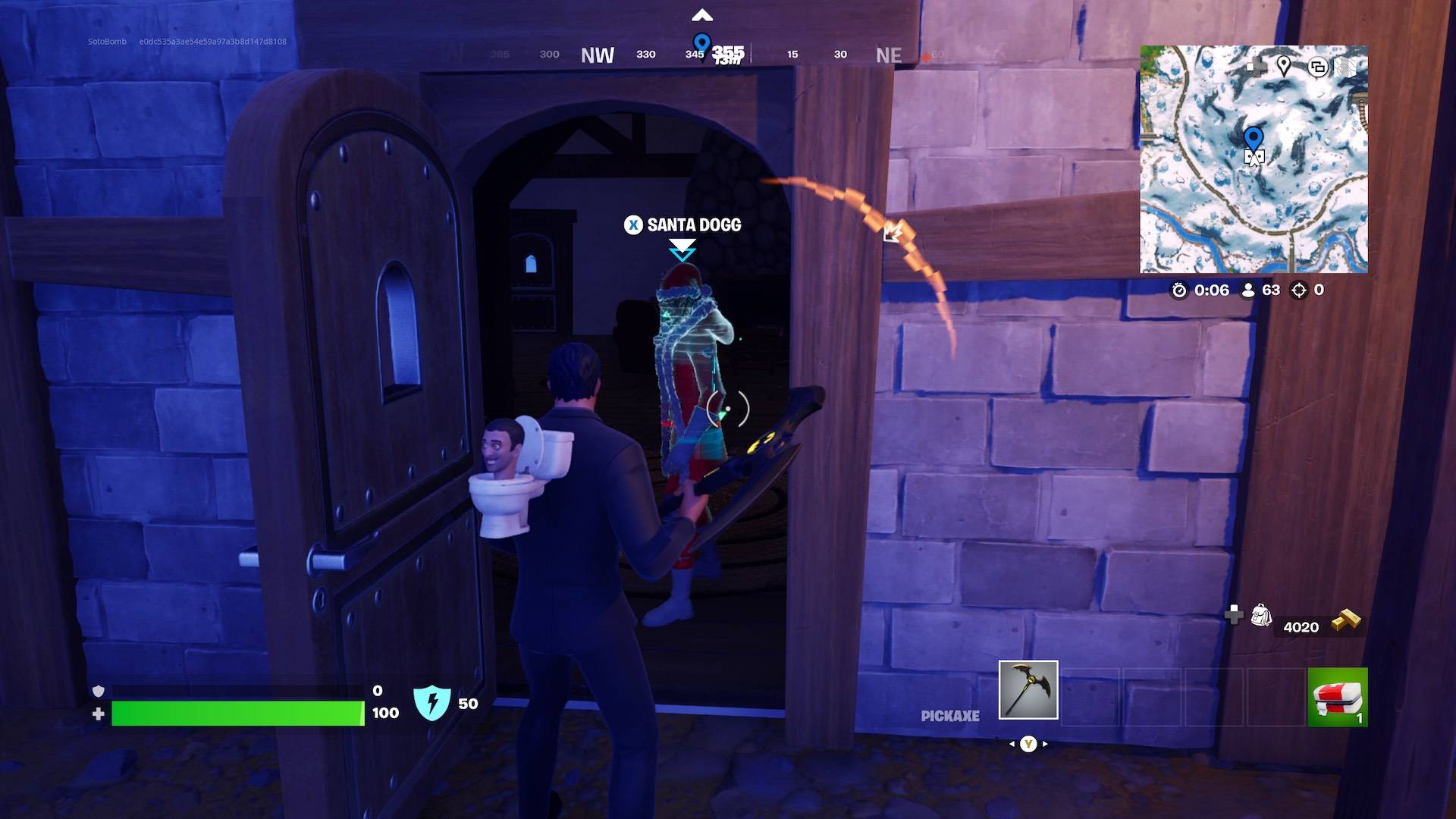The image size is (1456, 819).
Task: Click the down chevron under Santa Dogg label
Action: tap(680, 246)
